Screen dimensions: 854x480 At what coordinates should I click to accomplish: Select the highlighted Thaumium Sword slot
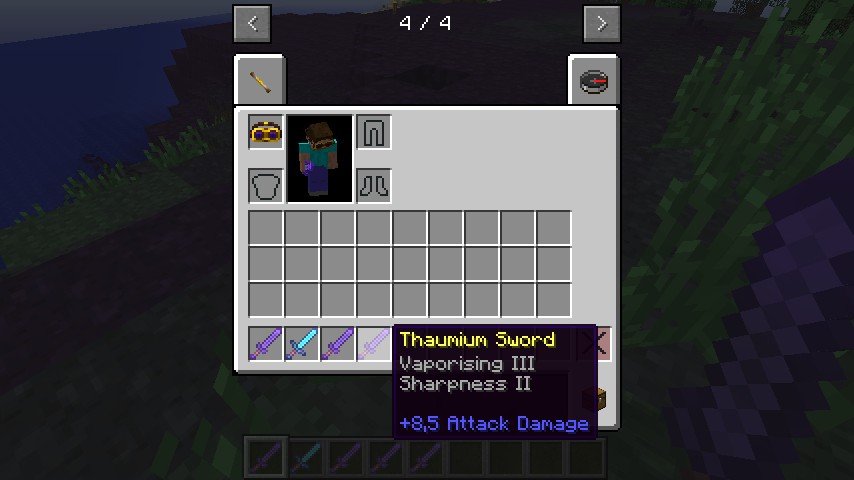pos(374,344)
